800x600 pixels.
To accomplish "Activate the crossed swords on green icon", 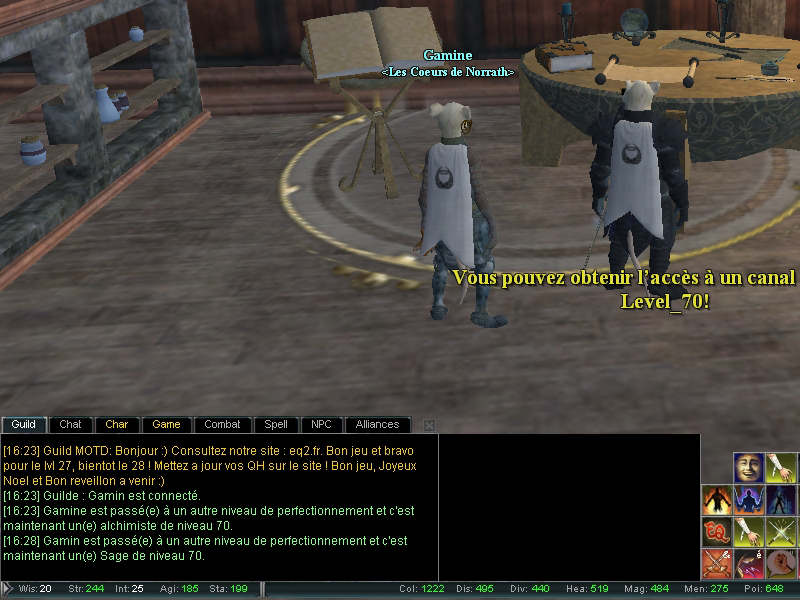I will (x=780, y=531).
